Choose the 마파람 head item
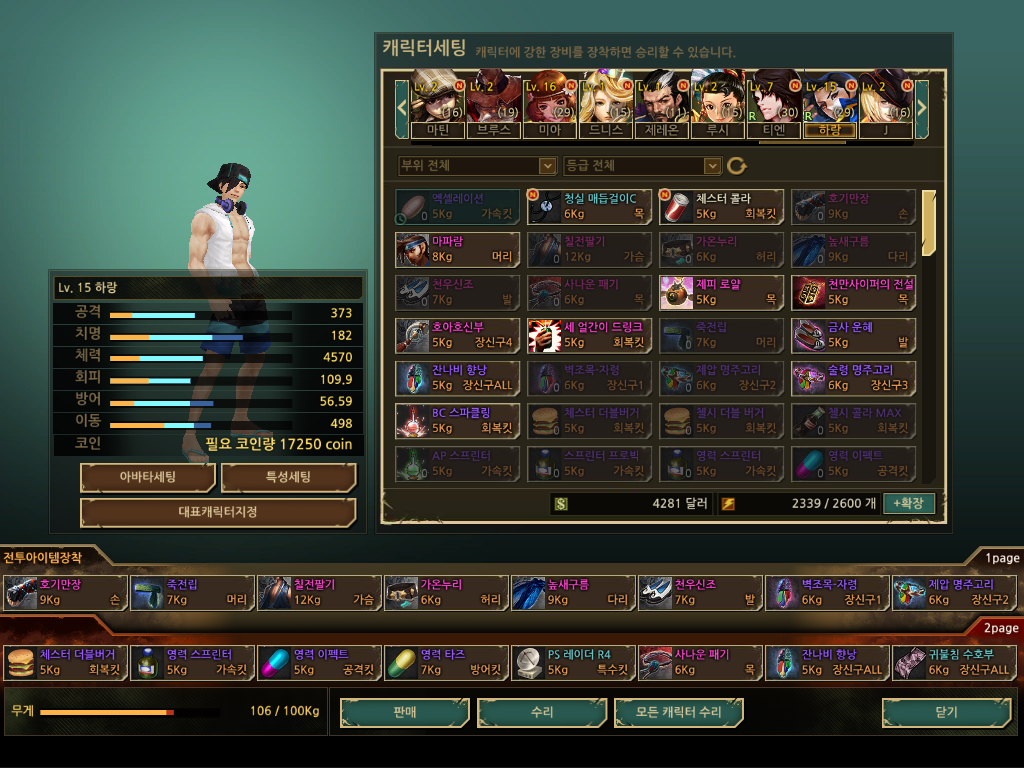Screen dimensions: 1024x768 [457, 249]
